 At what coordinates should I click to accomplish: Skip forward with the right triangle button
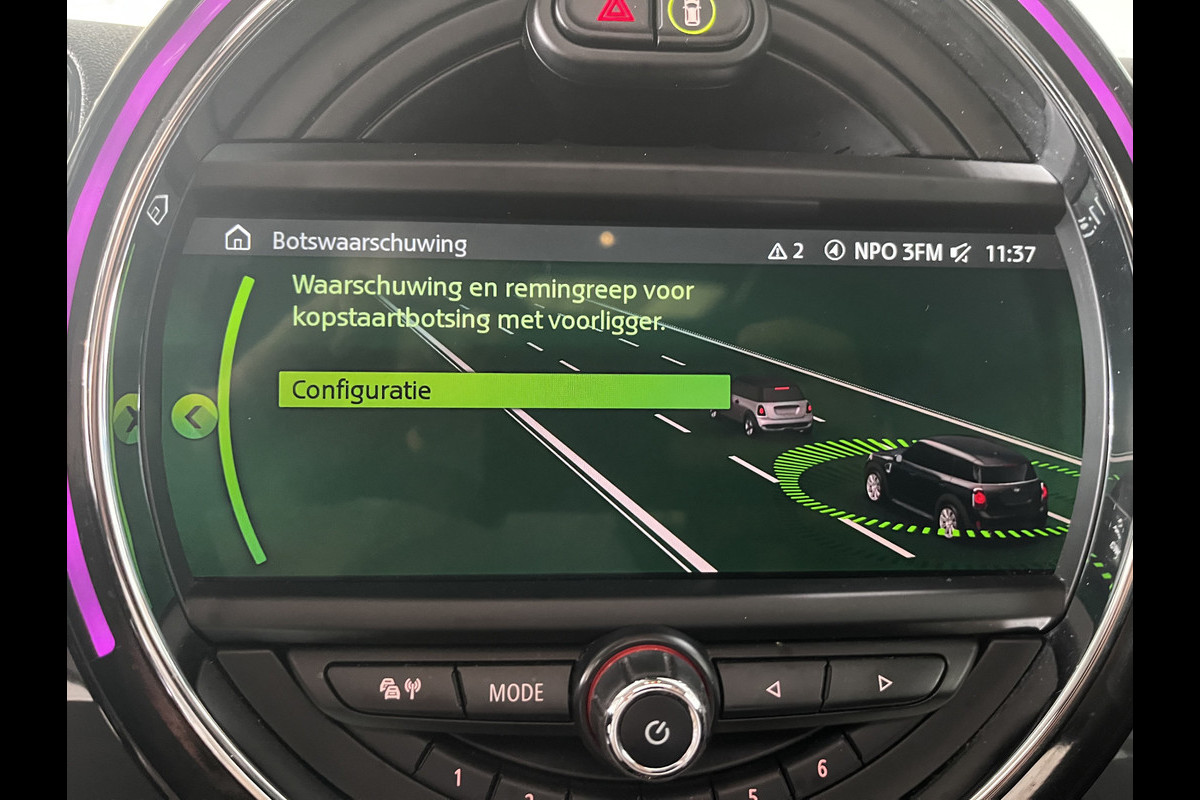click(883, 684)
